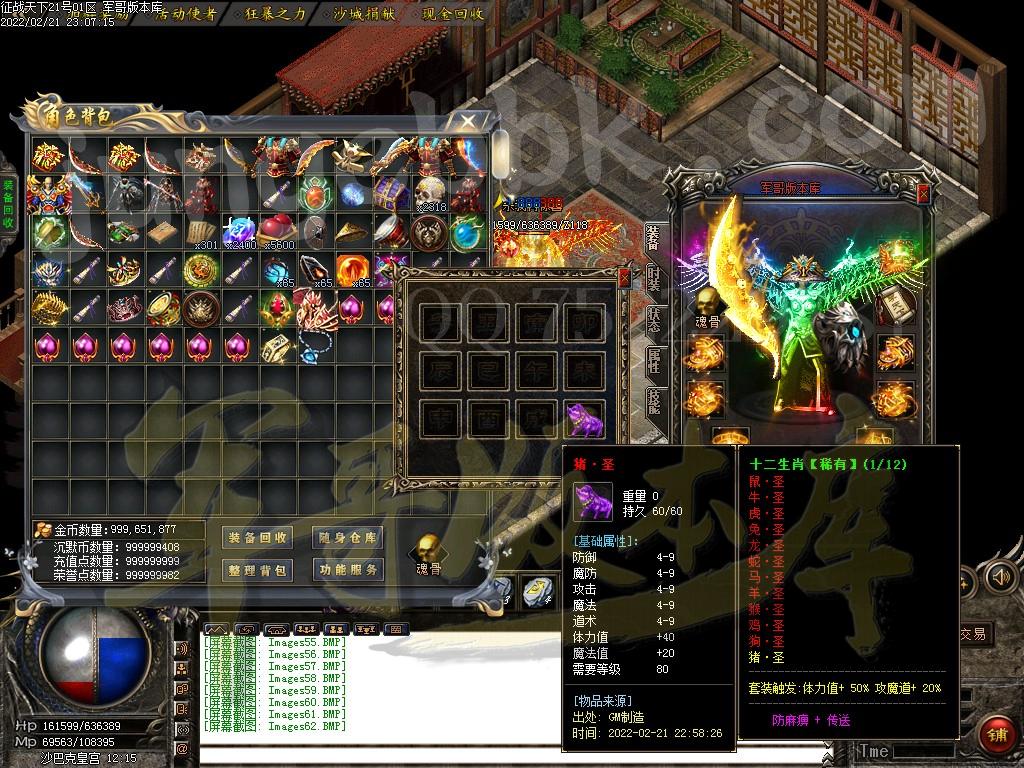Open the 随身仓库 portable warehouse
This screenshot has width=1024, height=768.
pos(347,538)
